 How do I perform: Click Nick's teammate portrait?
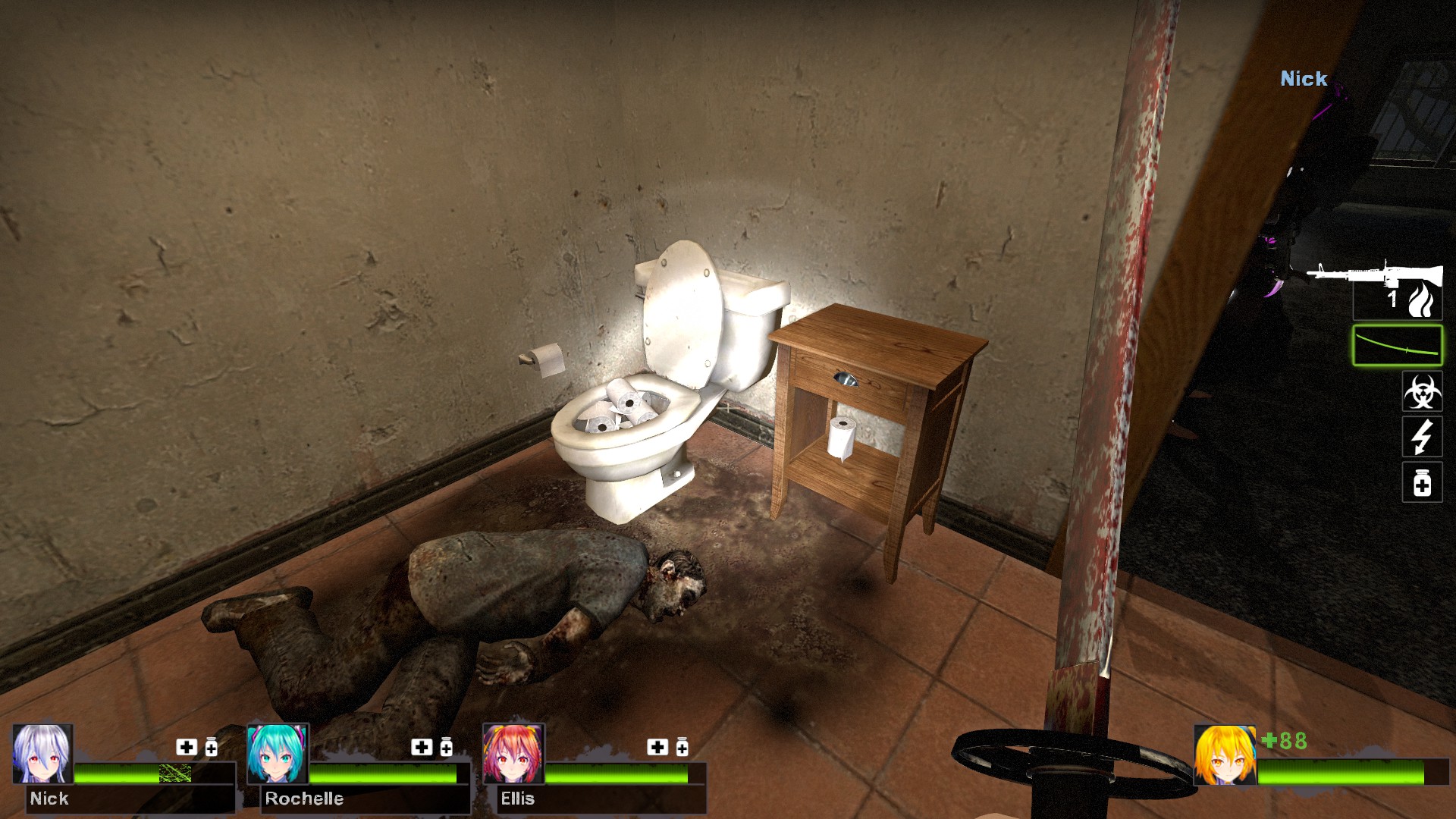pyautogui.click(x=42, y=754)
